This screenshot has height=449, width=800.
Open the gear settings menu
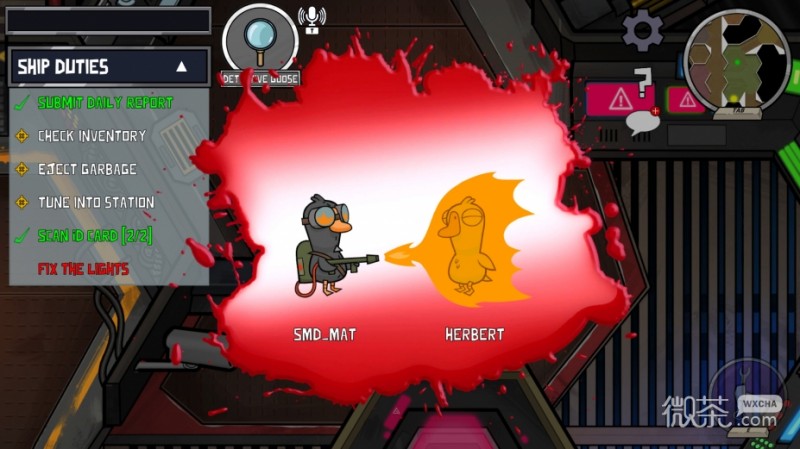click(642, 31)
